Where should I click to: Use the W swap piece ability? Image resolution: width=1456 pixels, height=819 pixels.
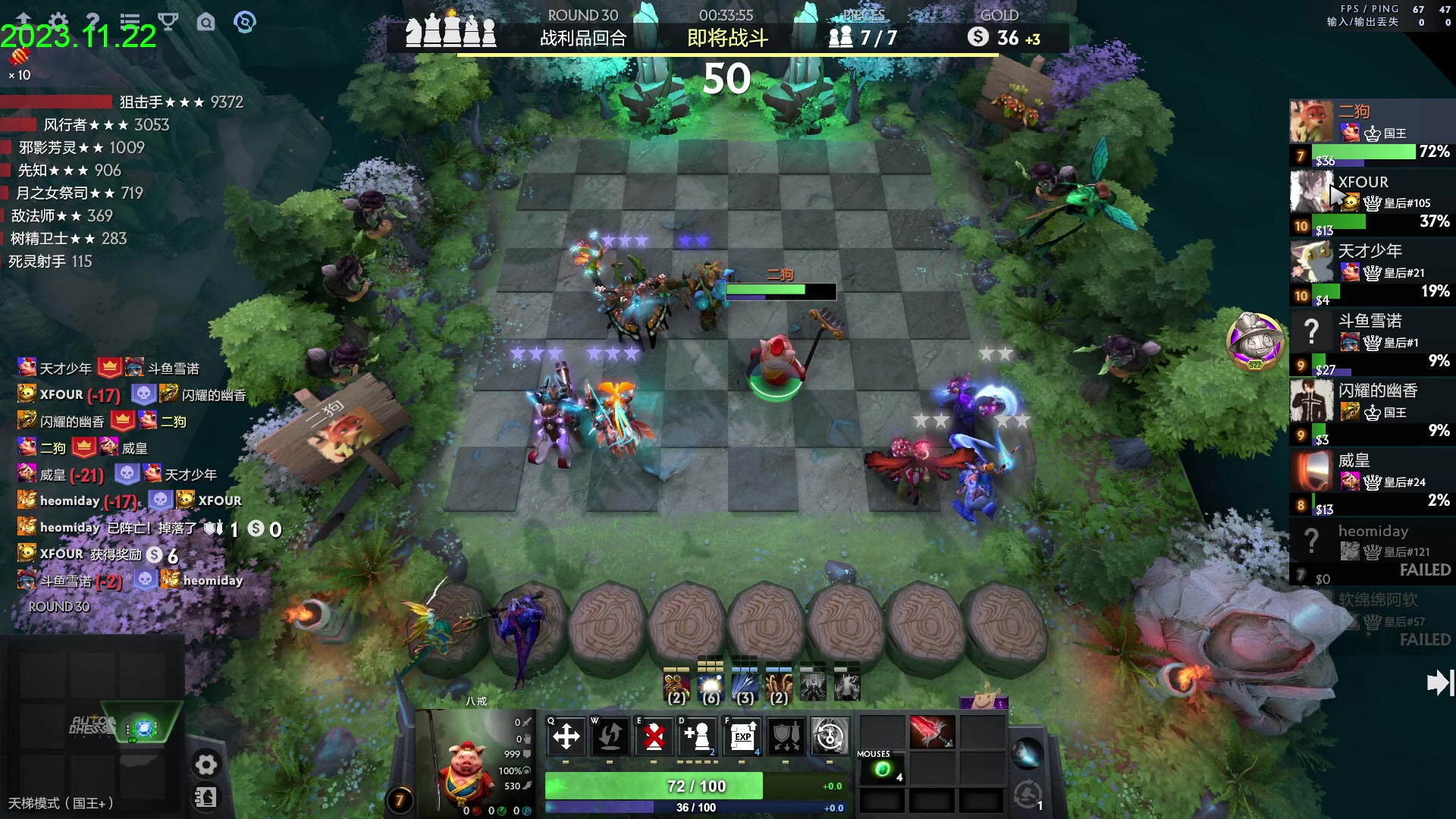click(x=610, y=736)
